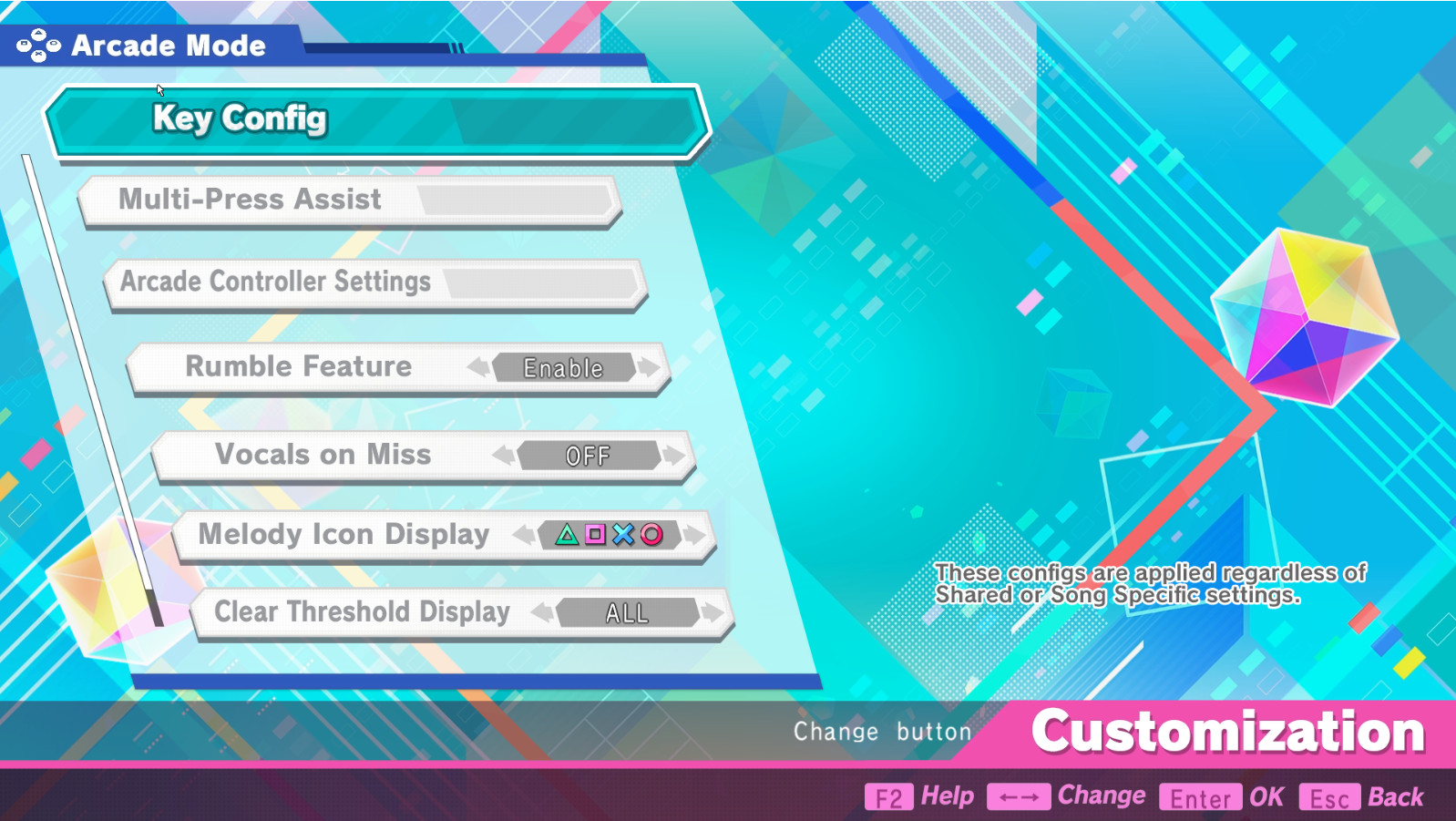Click the Arcade Mode controller icon

click(x=36, y=44)
